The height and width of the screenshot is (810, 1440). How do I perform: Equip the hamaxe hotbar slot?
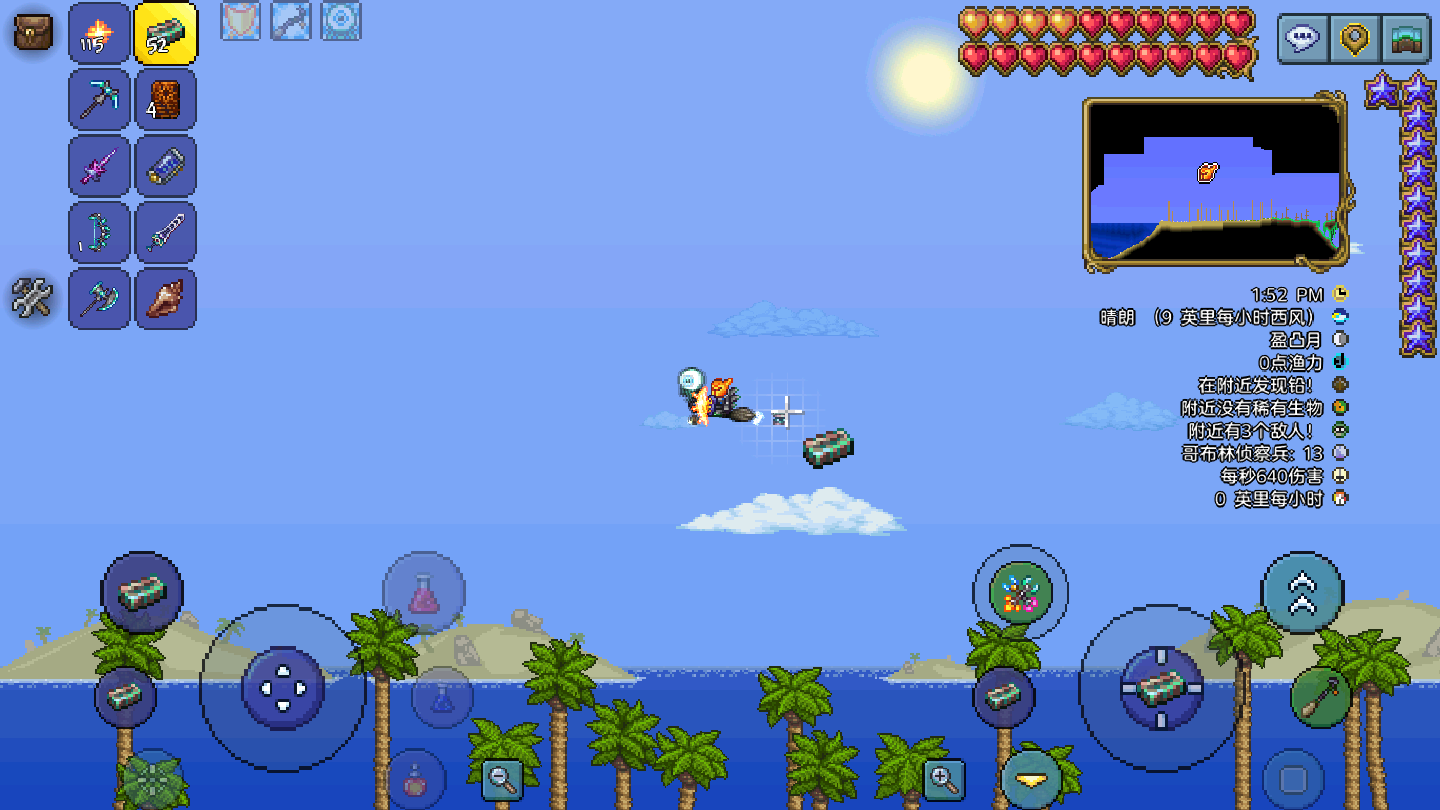pyautogui.click(x=99, y=299)
